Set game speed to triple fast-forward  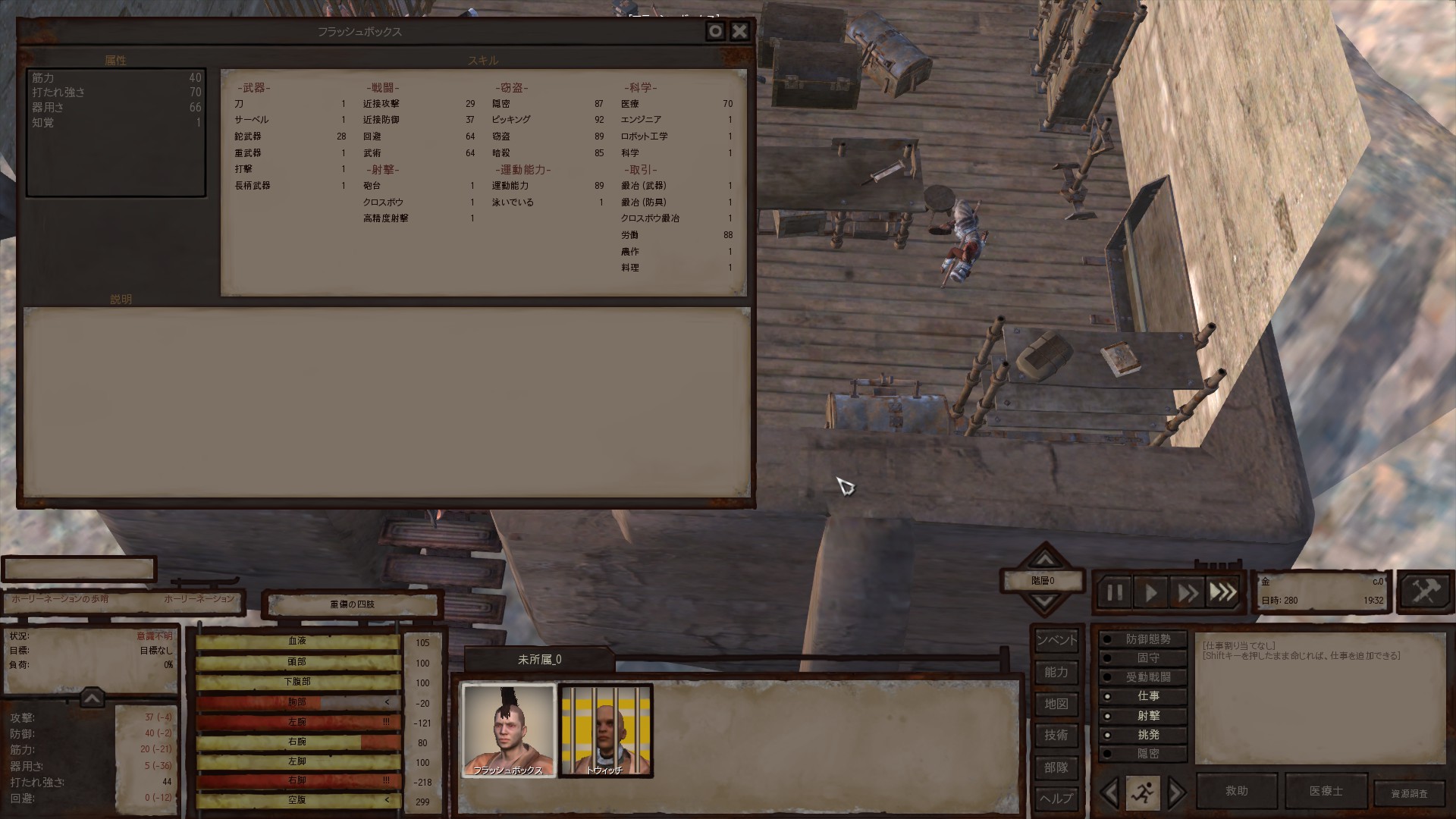[1222, 592]
